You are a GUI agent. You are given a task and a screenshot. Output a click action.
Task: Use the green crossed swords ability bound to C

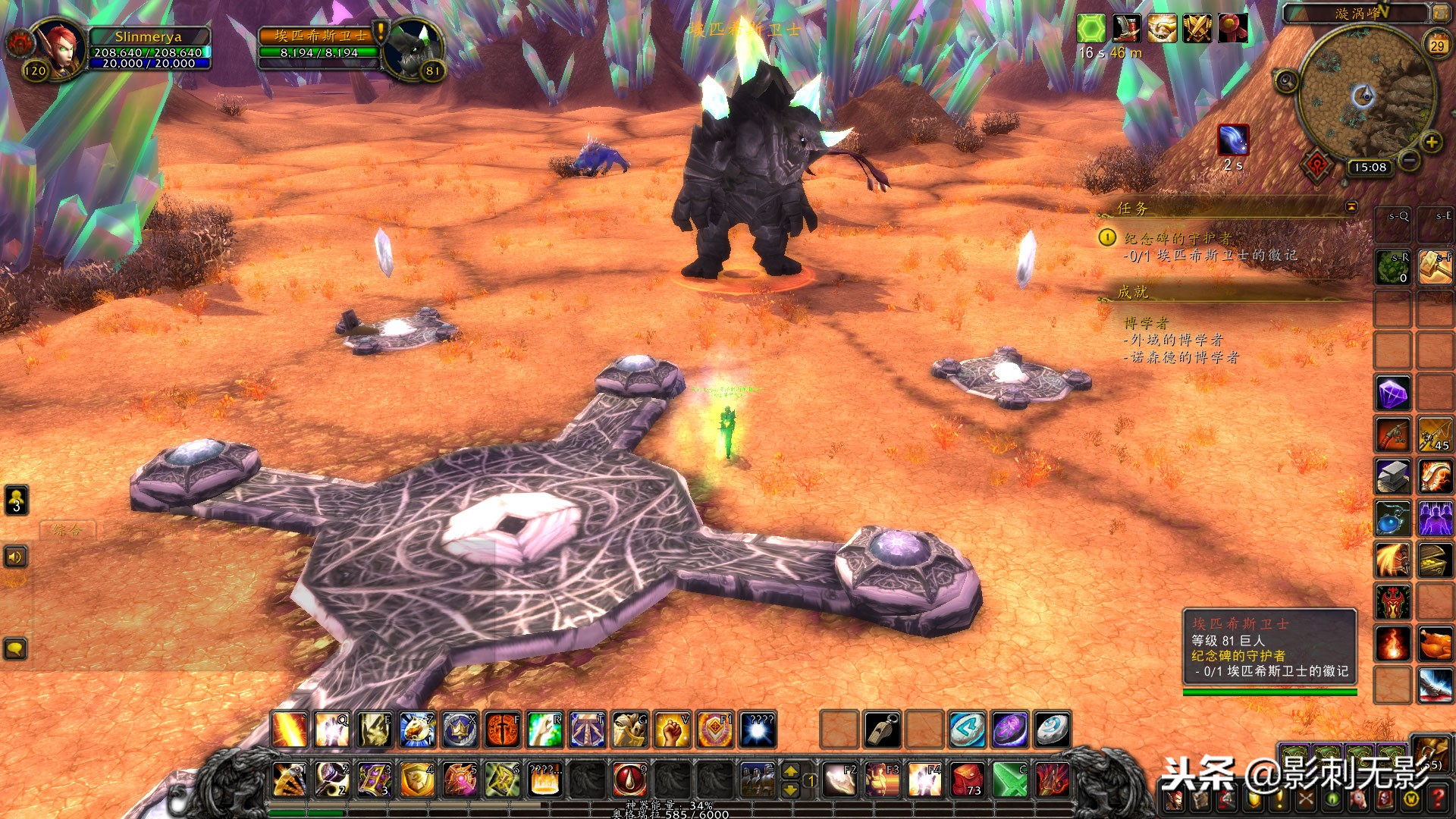[x=1009, y=780]
